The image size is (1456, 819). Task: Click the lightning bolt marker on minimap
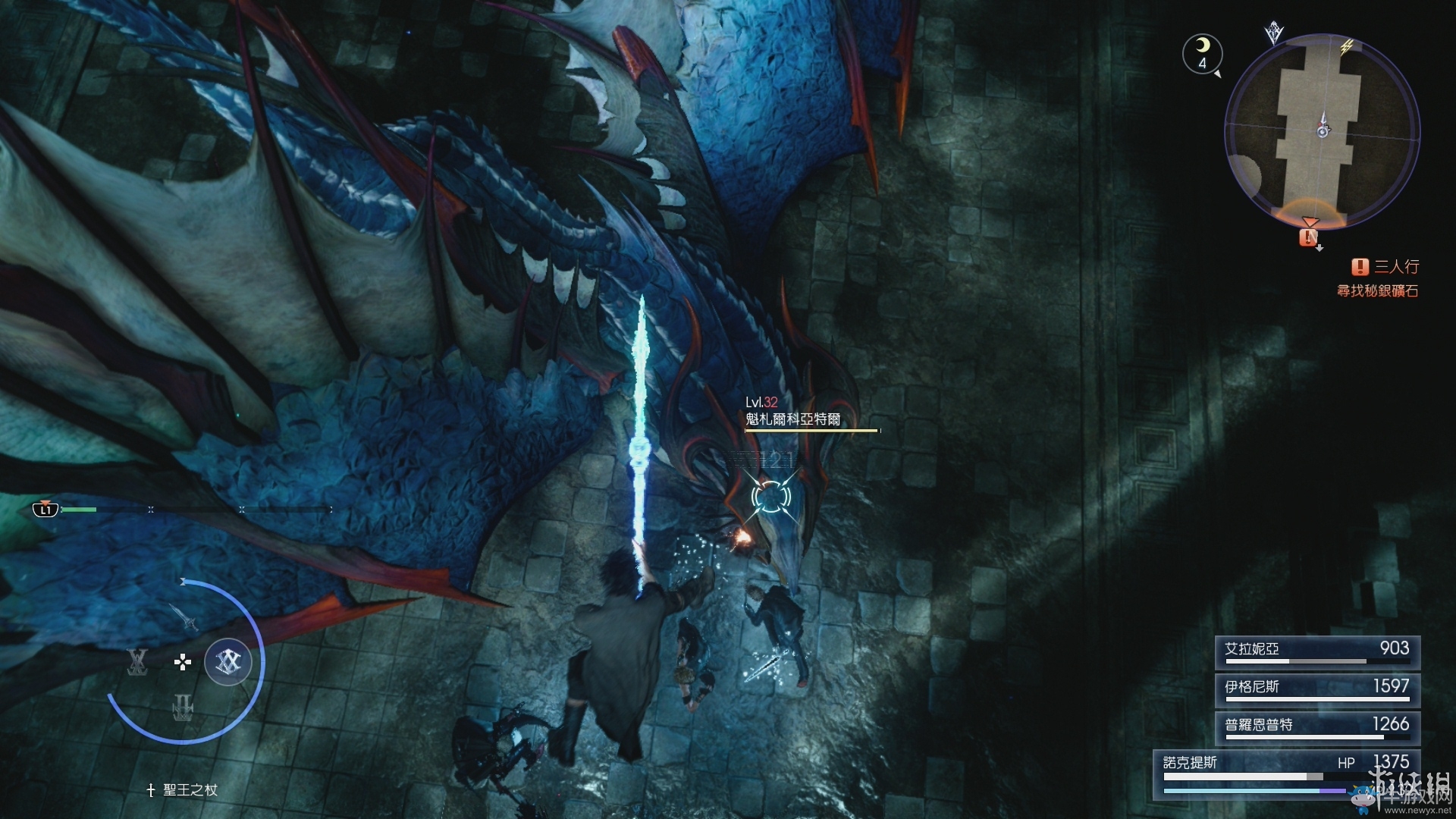[x=1346, y=47]
